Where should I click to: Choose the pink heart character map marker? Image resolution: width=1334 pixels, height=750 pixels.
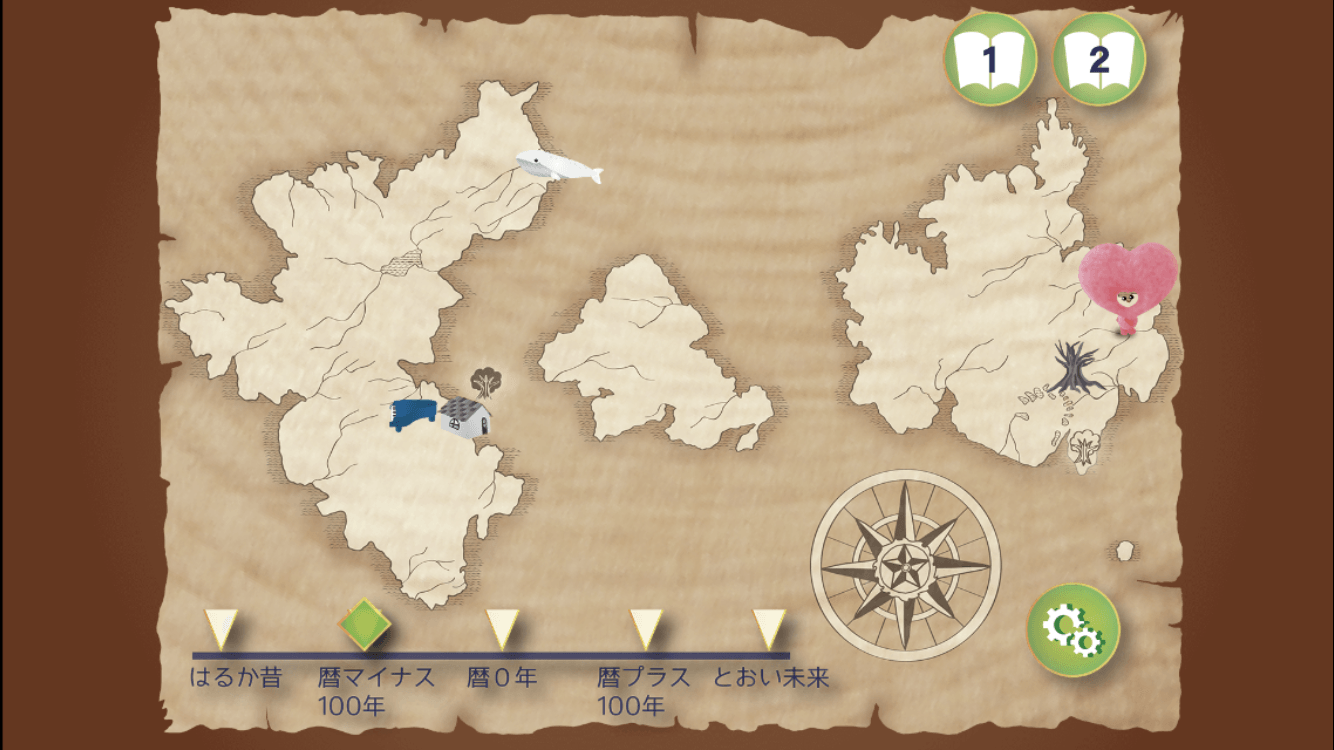[x=1128, y=286]
